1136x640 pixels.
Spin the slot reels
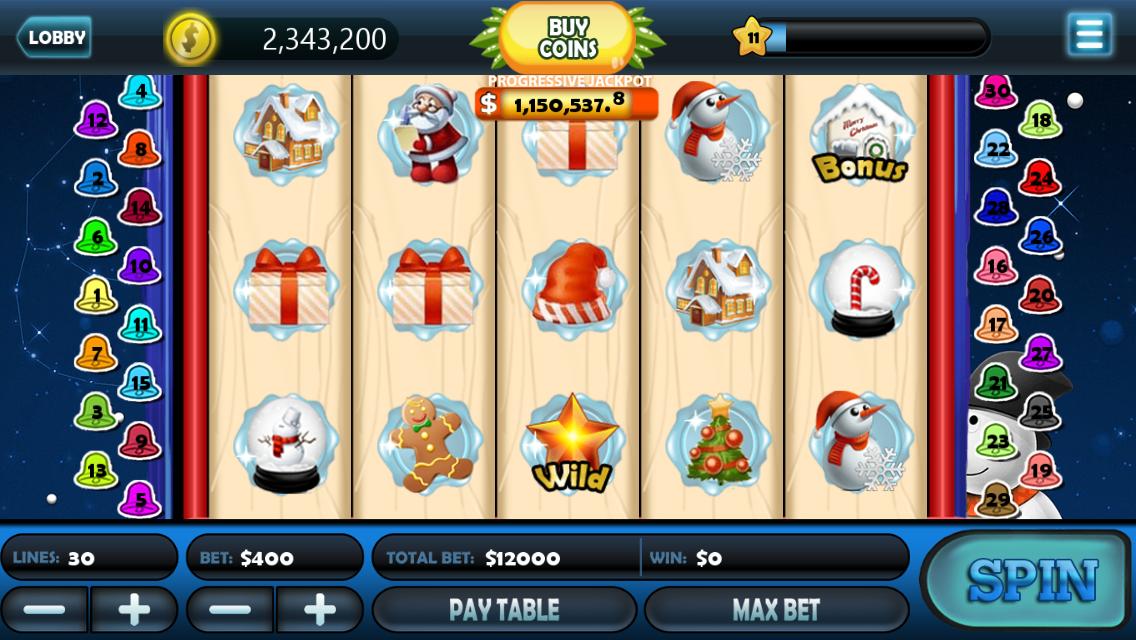[x=1030, y=580]
